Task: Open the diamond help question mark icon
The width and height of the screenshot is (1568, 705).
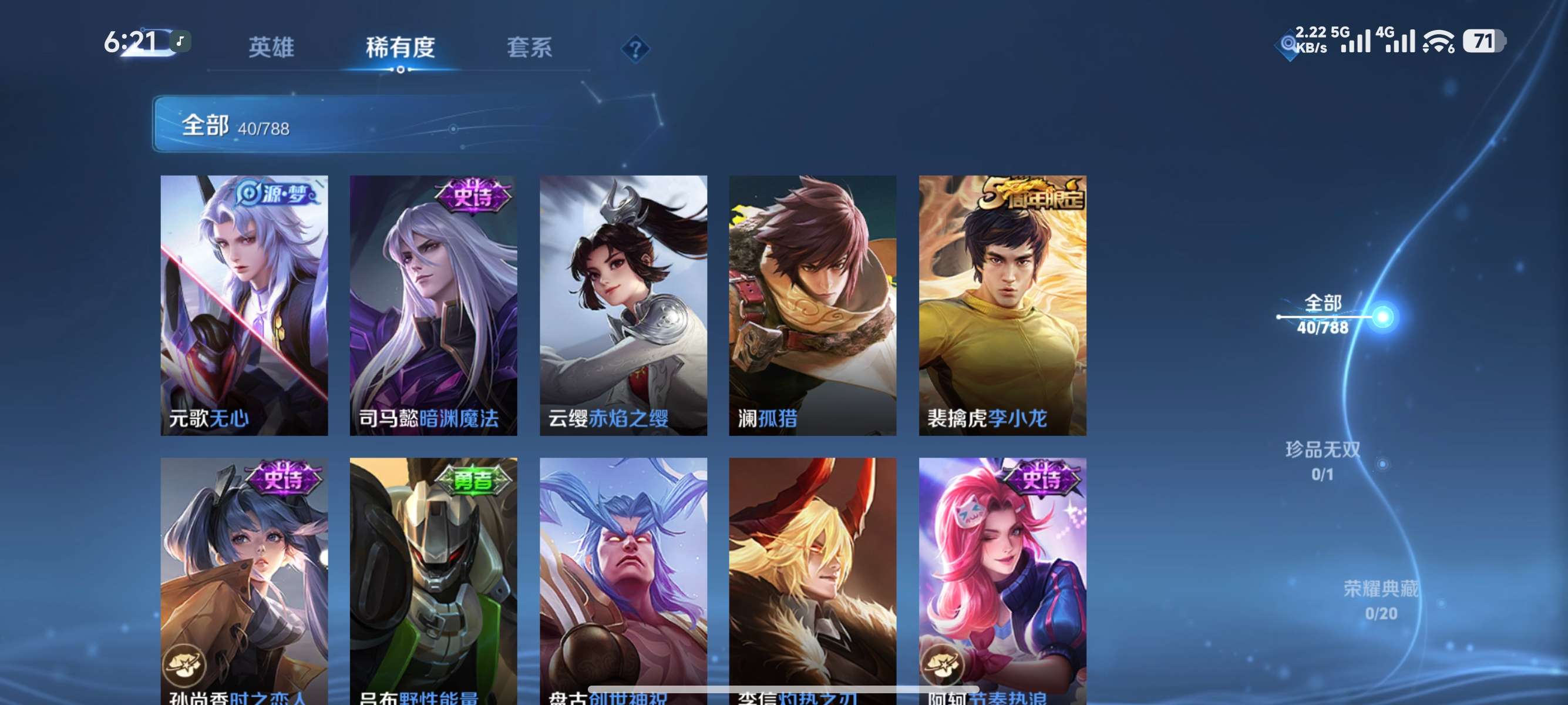Action: tap(634, 49)
